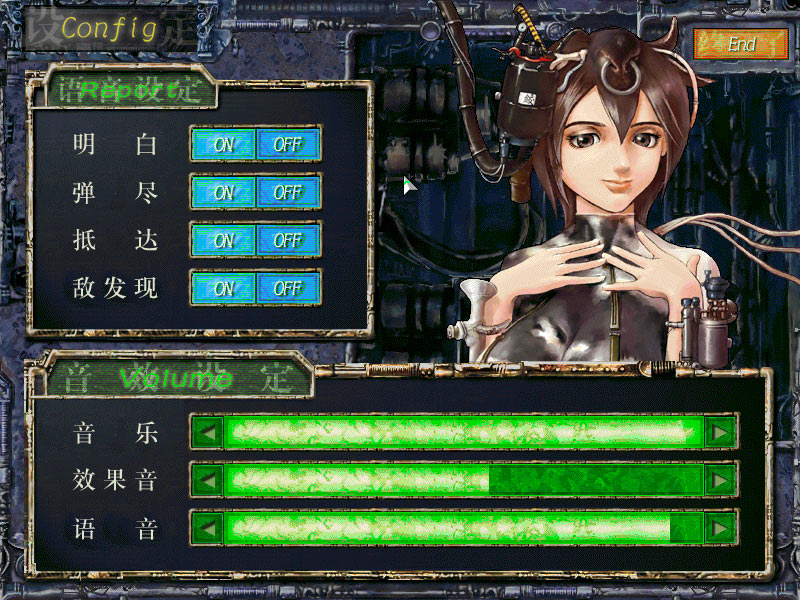Lower 音乐 volume with left arrow

[207, 432]
